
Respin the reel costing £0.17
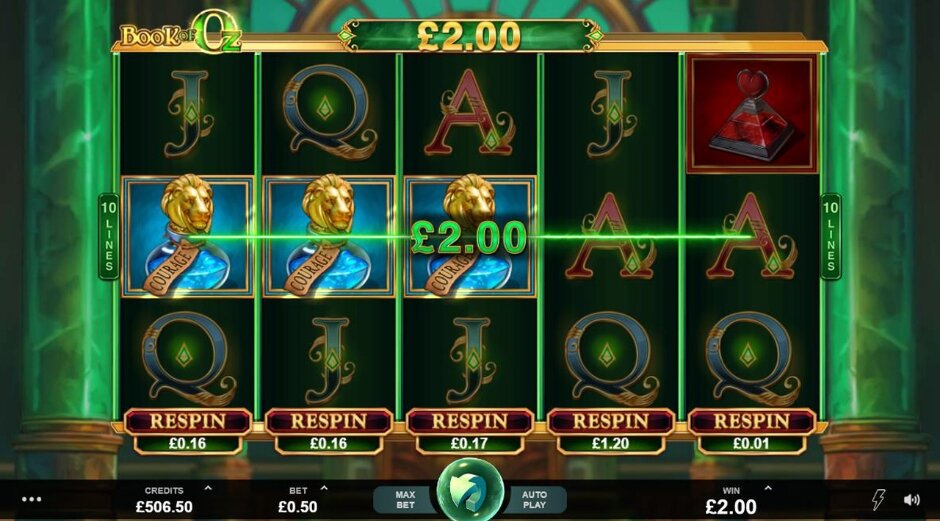(x=469, y=421)
